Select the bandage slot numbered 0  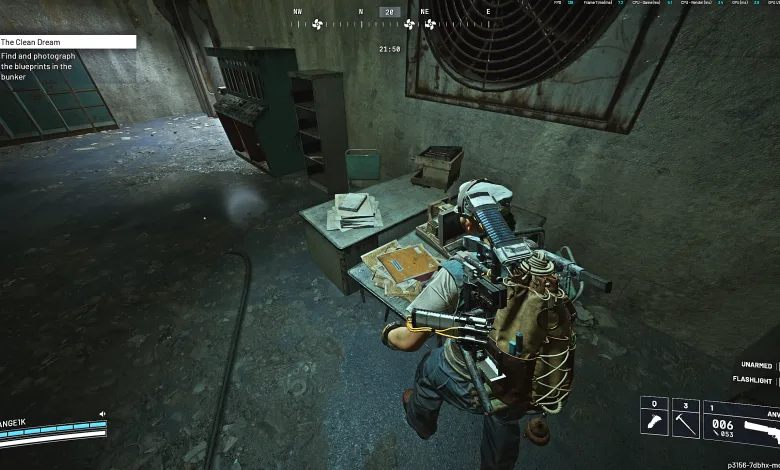pyautogui.click(x=654, y=422)
